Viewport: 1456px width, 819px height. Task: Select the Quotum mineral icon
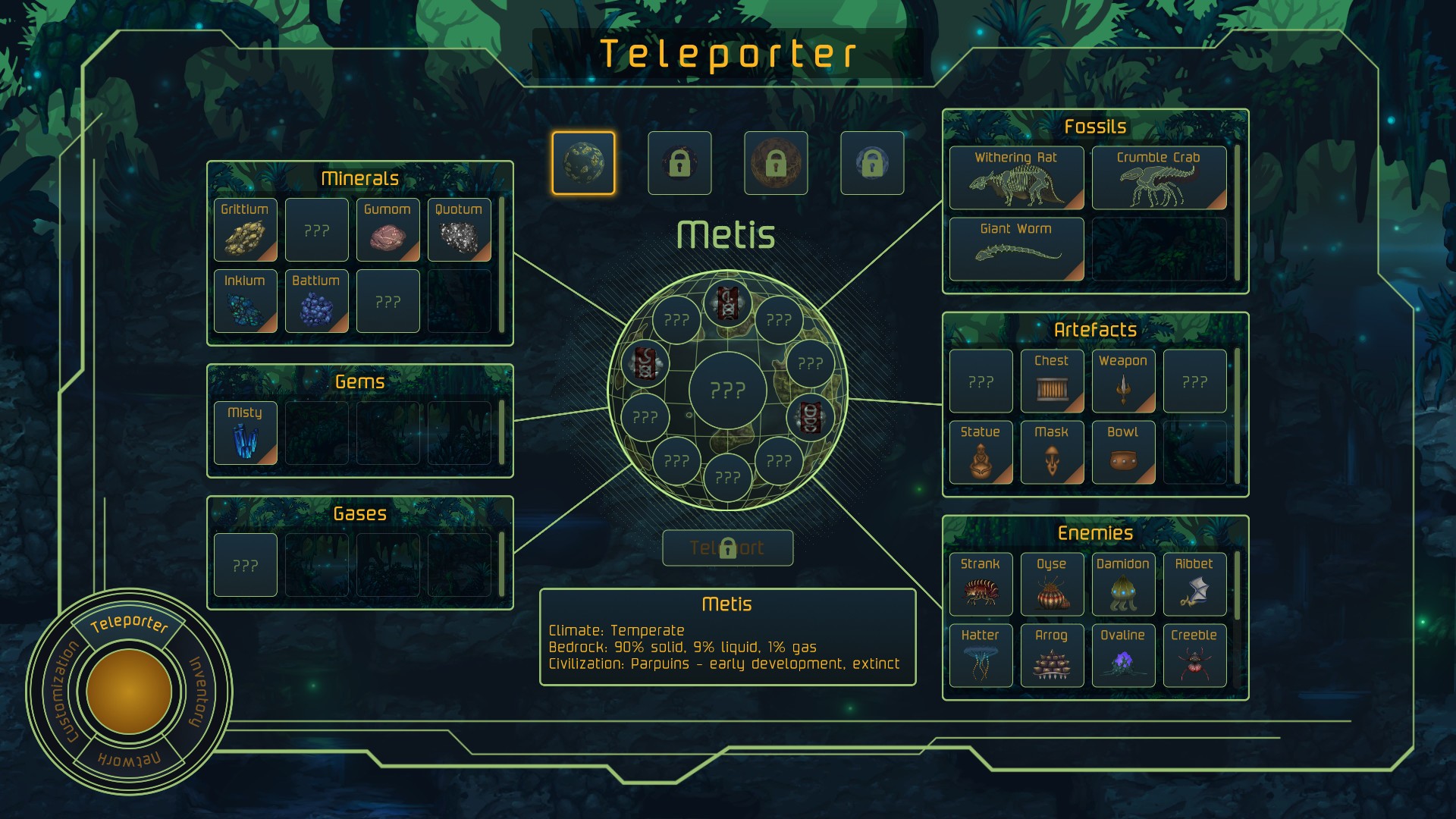(458, 230)
